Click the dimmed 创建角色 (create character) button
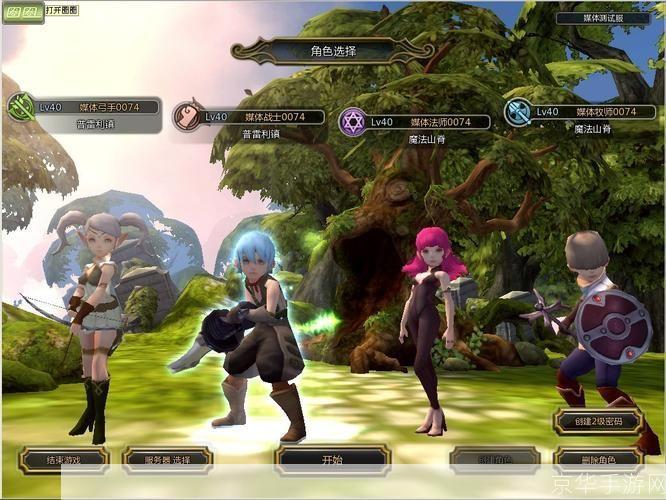 [x=494, y=459]
